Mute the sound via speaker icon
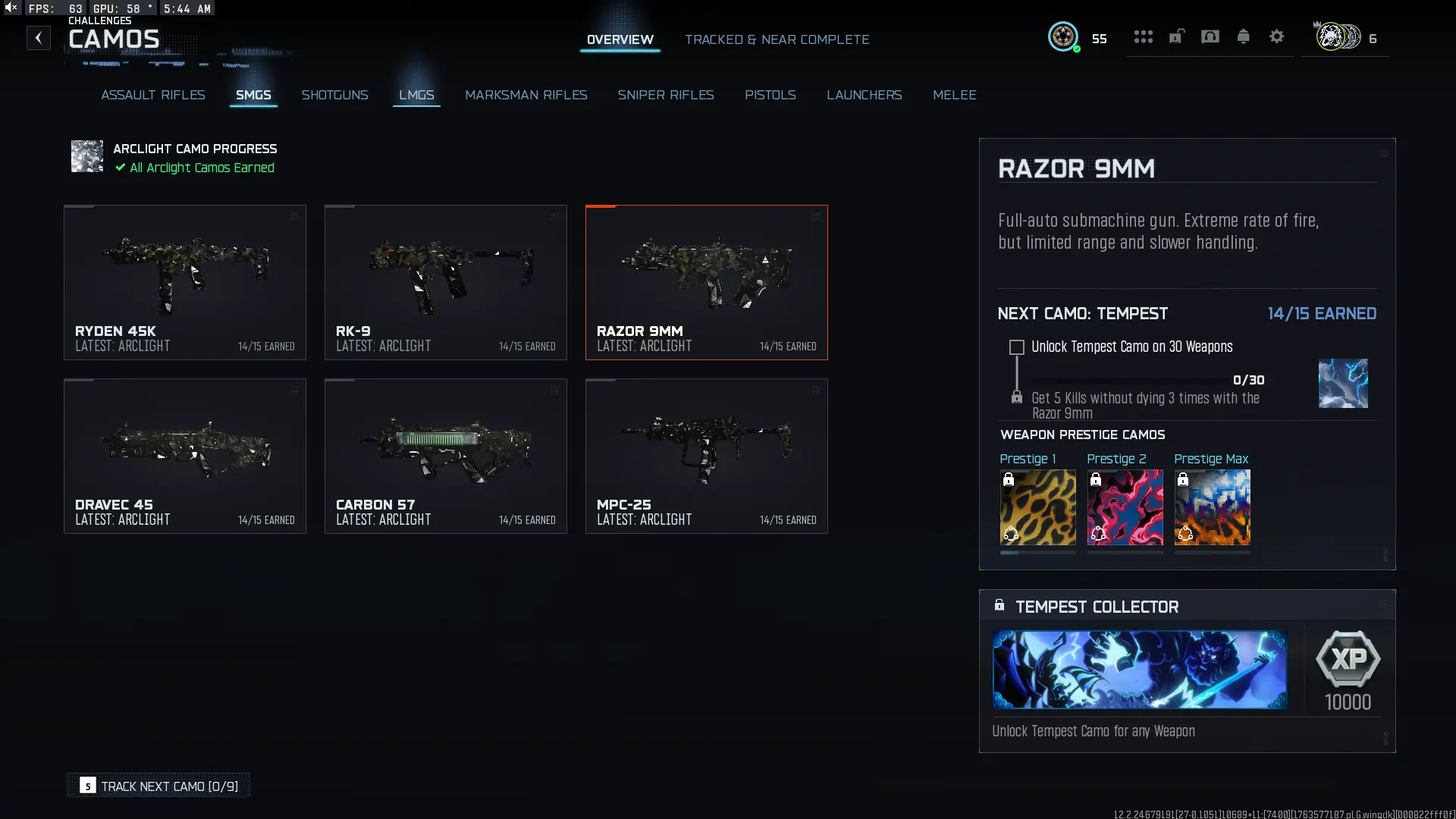 click(10, 8)
